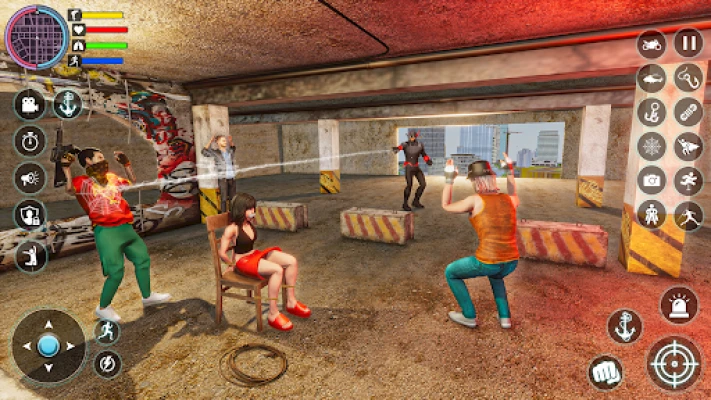711x400 pixels.
Task: Open the circular city minimap
Action: 36,36
